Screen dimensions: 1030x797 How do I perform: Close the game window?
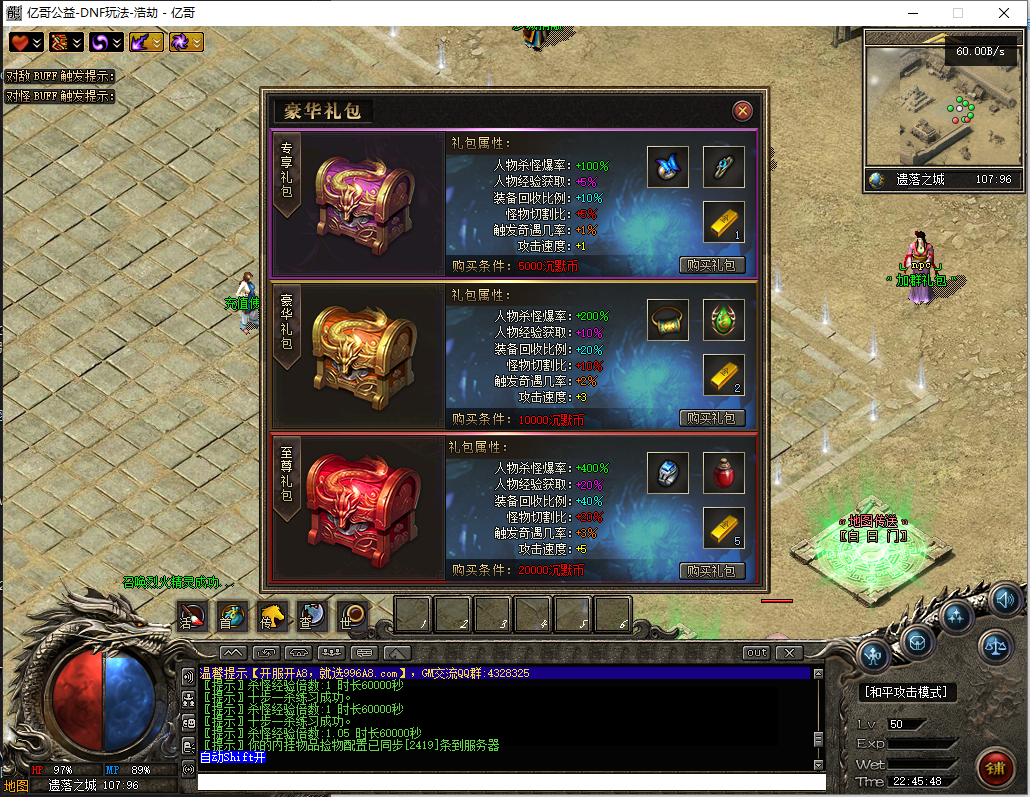(1004, 13)
